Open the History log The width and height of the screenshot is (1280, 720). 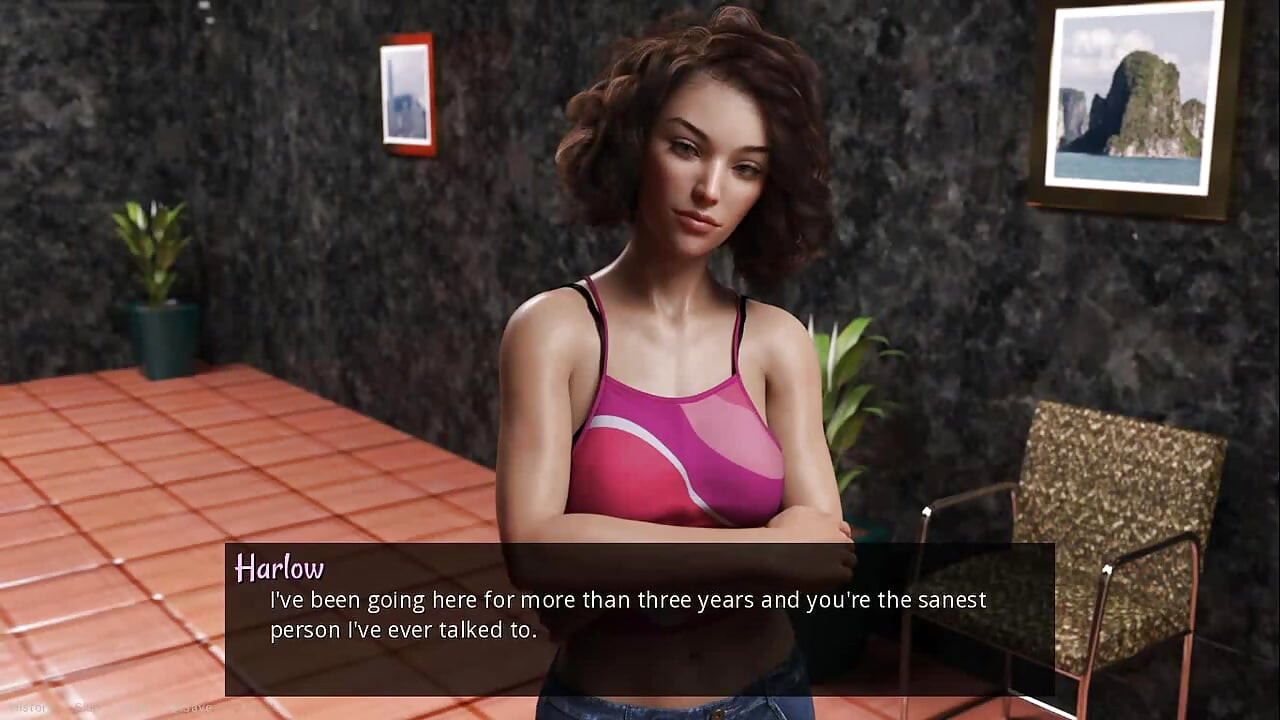coord(28,708)
